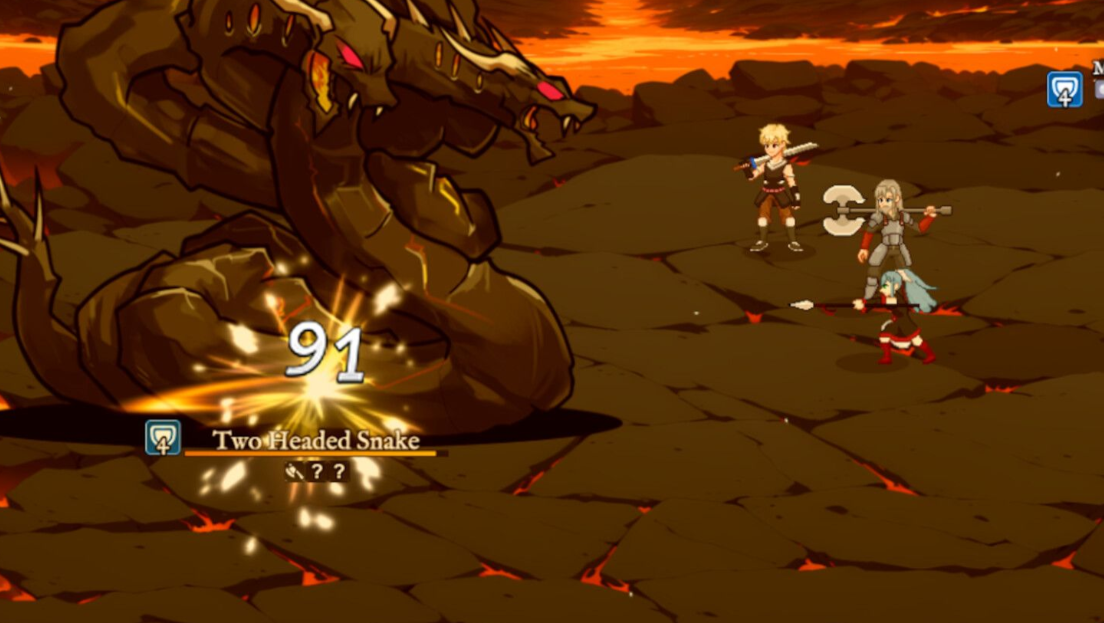Select the Two Headed Snake name plate
The width and height of the screenshot is (1104, 623).
(315, 441)
